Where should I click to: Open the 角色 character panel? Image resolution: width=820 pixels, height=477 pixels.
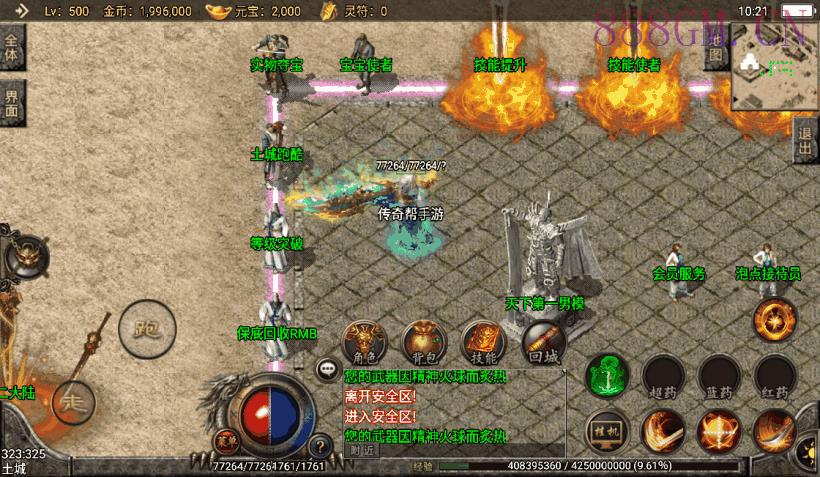point(364,342)
